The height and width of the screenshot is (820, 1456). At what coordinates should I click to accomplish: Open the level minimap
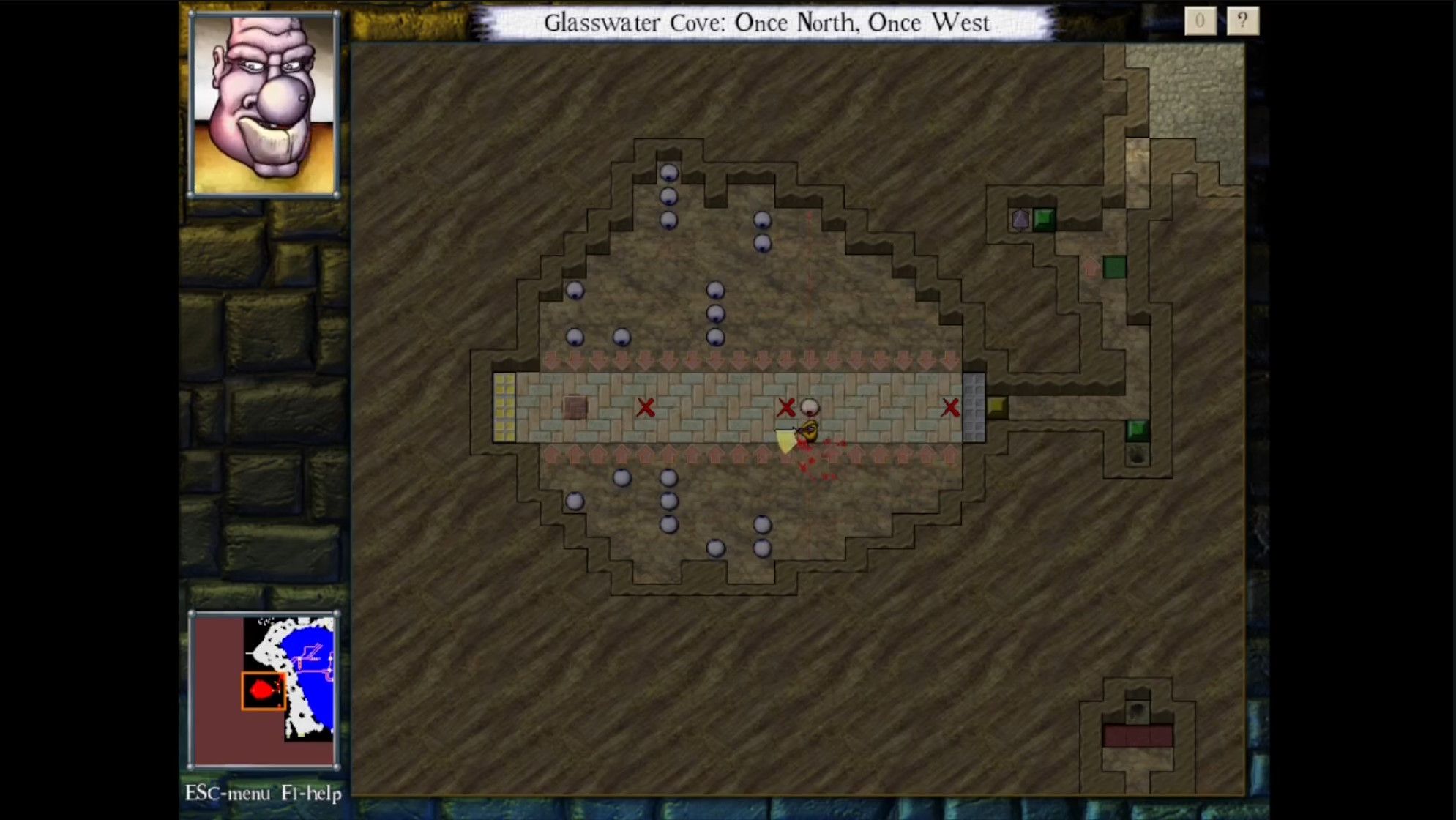[264, 690]
